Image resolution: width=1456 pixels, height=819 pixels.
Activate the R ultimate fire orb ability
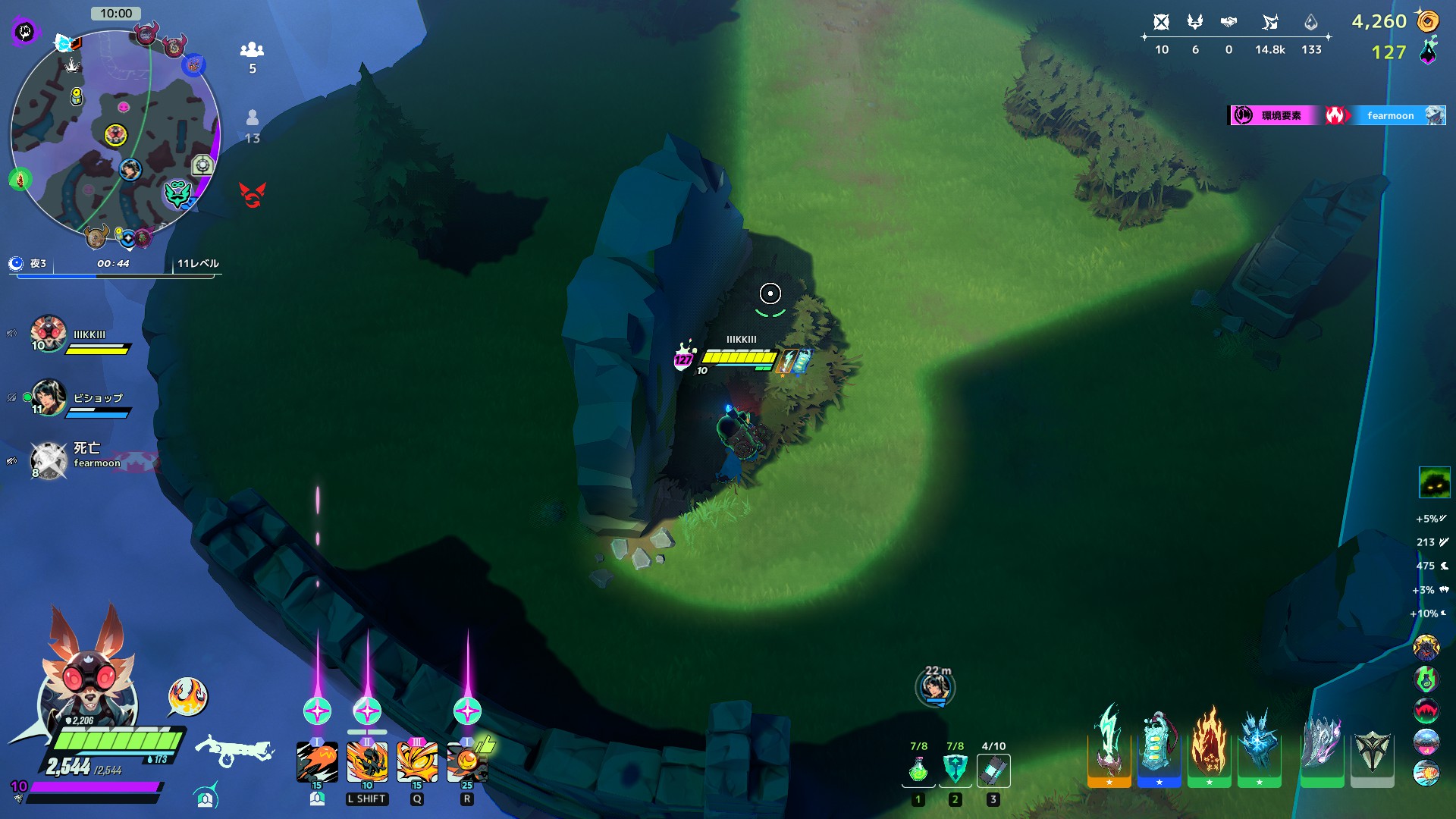tap(467, 762)
